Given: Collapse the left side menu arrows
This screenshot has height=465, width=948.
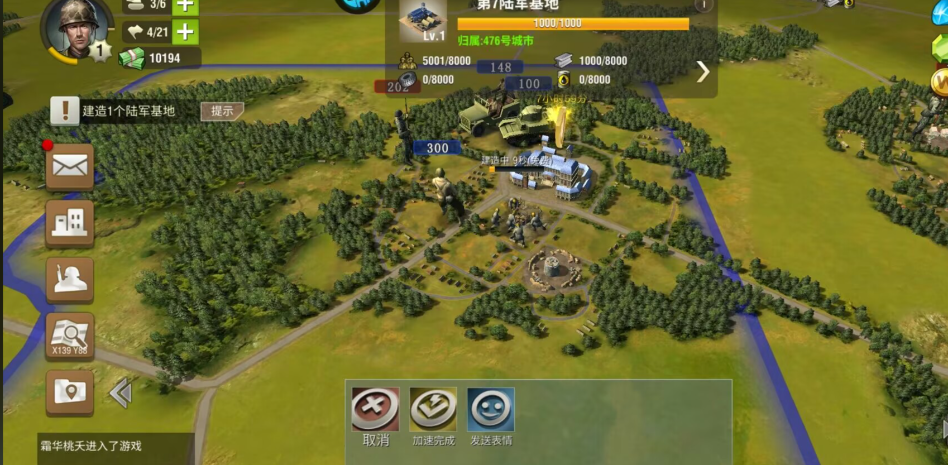Looking at the screenshot, I should click(121, 393).
